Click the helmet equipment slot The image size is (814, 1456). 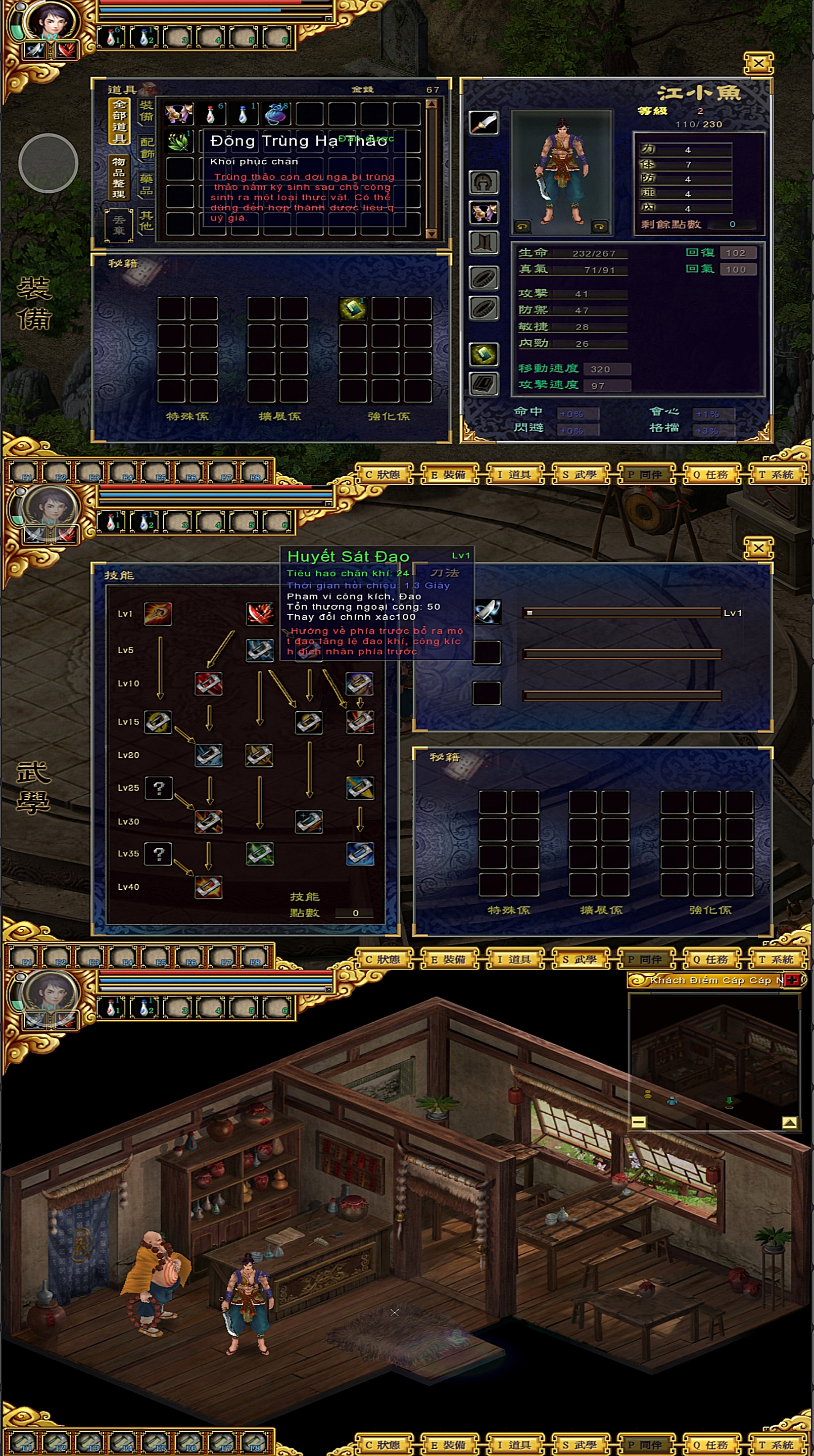click(x=484, y=183)
